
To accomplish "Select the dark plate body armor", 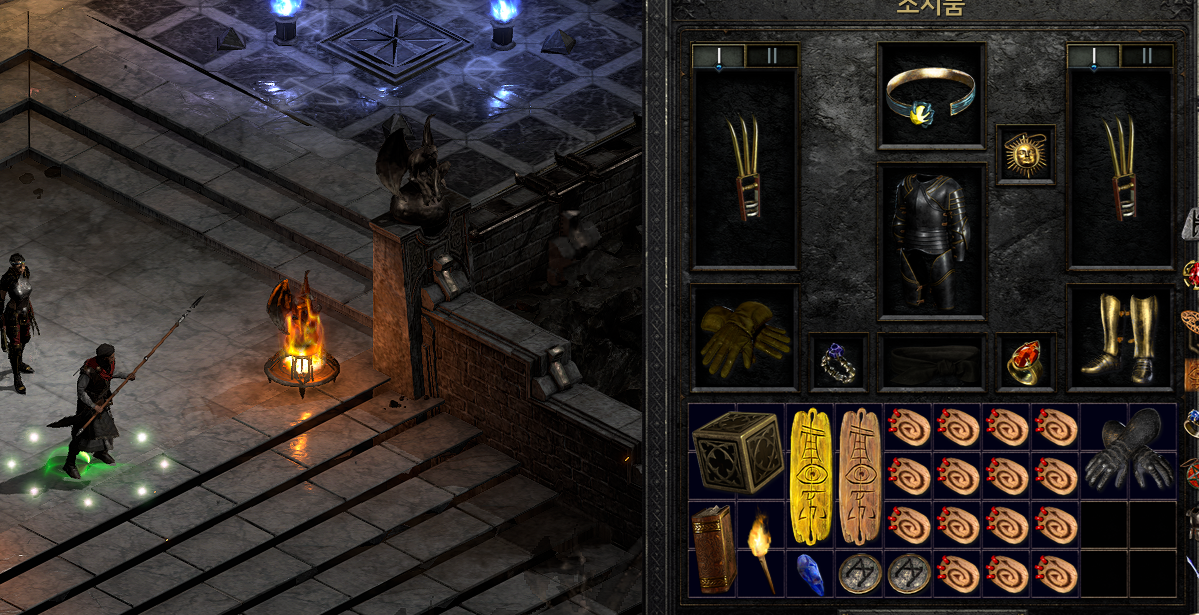I will [x=930, y=240].
